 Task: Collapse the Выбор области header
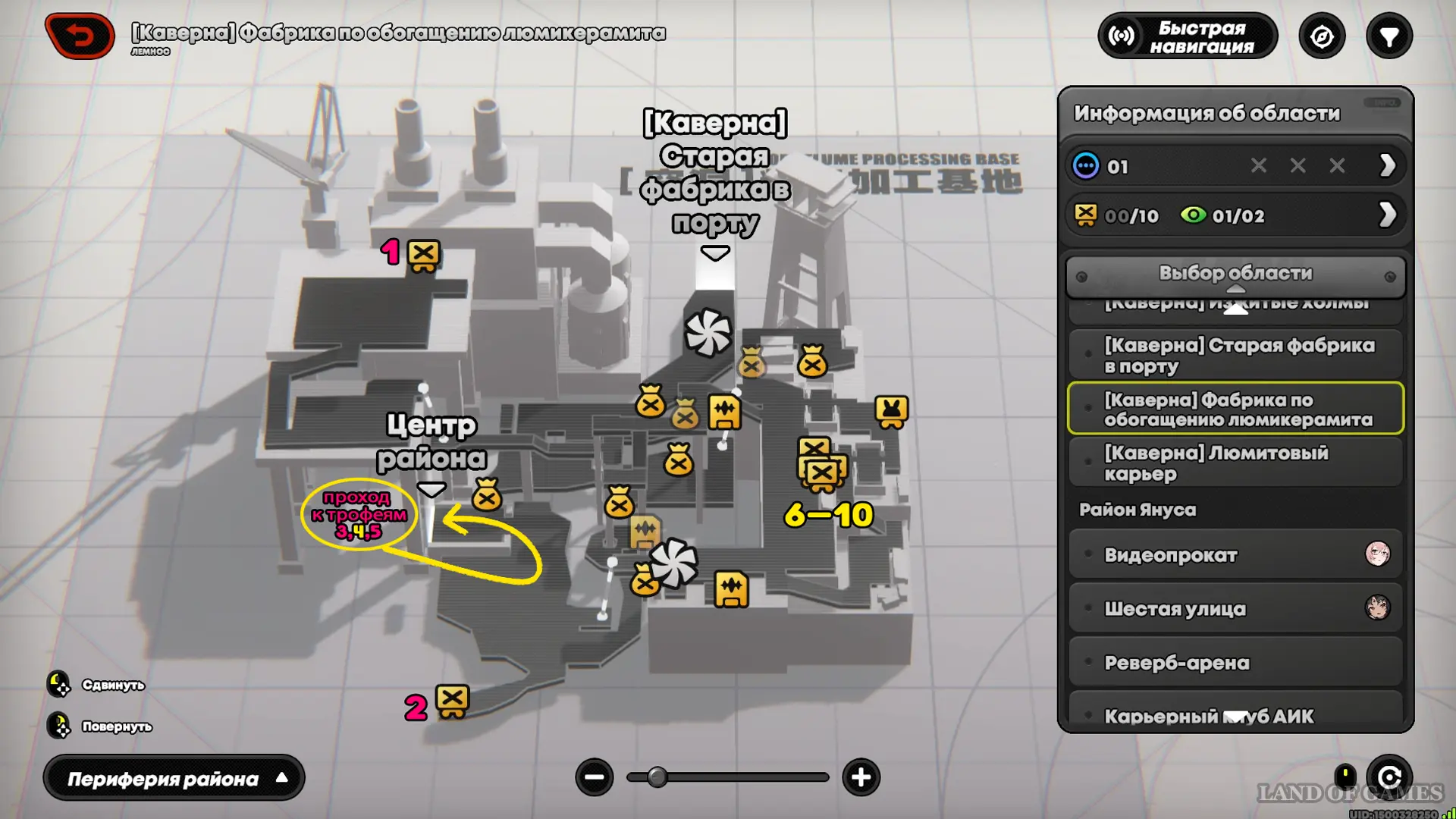point(1235,275)
